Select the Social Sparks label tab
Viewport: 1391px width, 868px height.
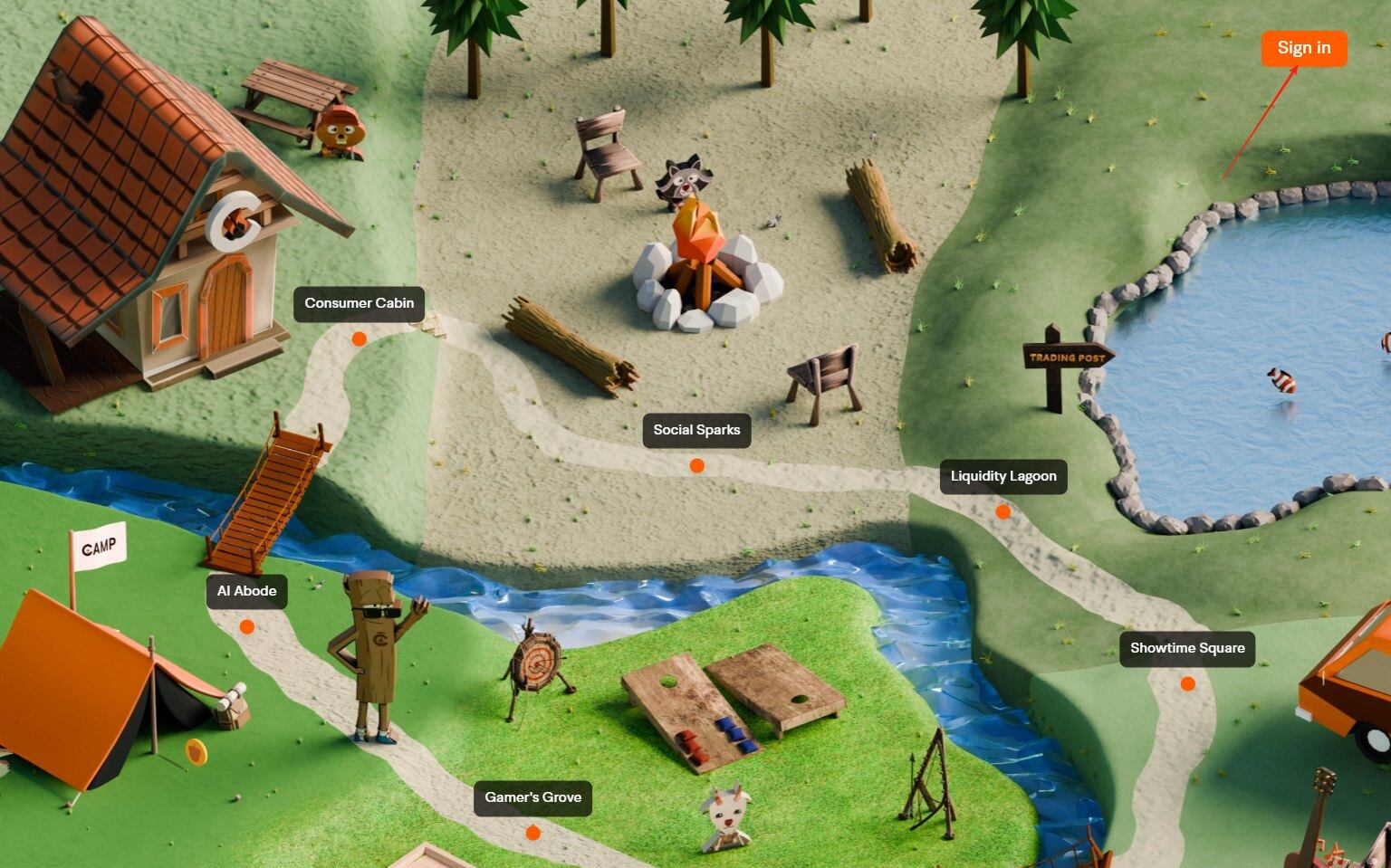(x=697, y=430)
